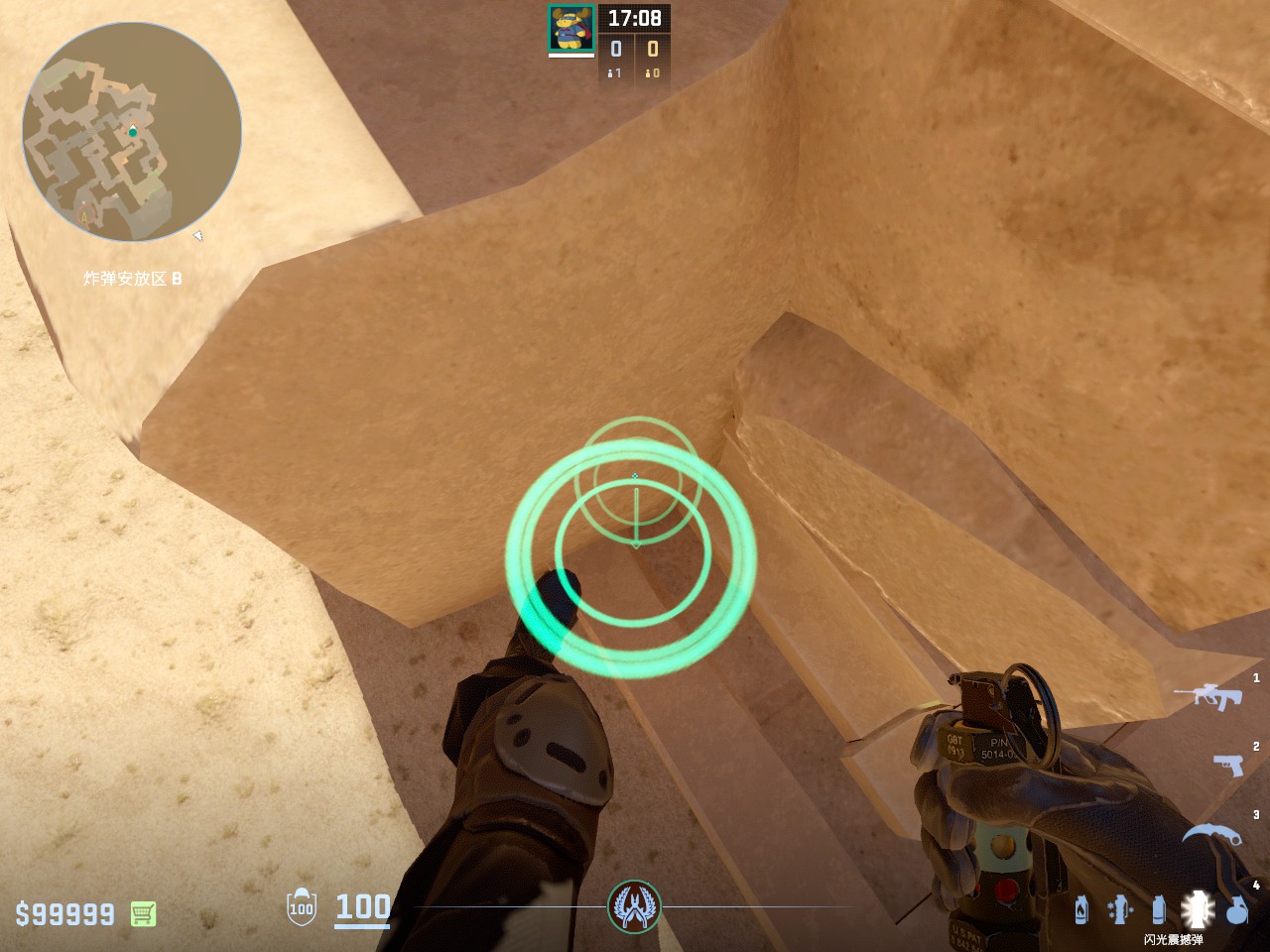Click the player avatar beside the timer
The width and height of the screenshot is (1270, 952).
pos(571,28)
